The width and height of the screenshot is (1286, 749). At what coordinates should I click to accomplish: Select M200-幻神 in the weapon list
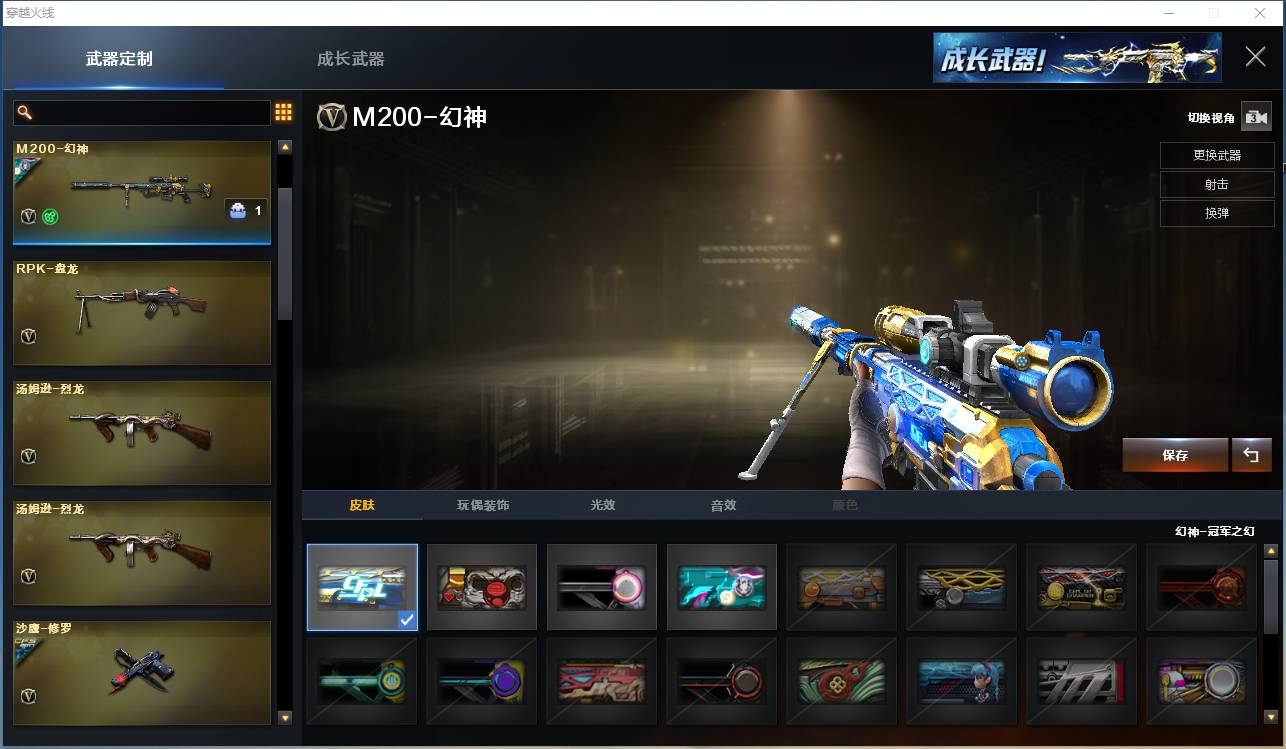(x=142, y=192)
